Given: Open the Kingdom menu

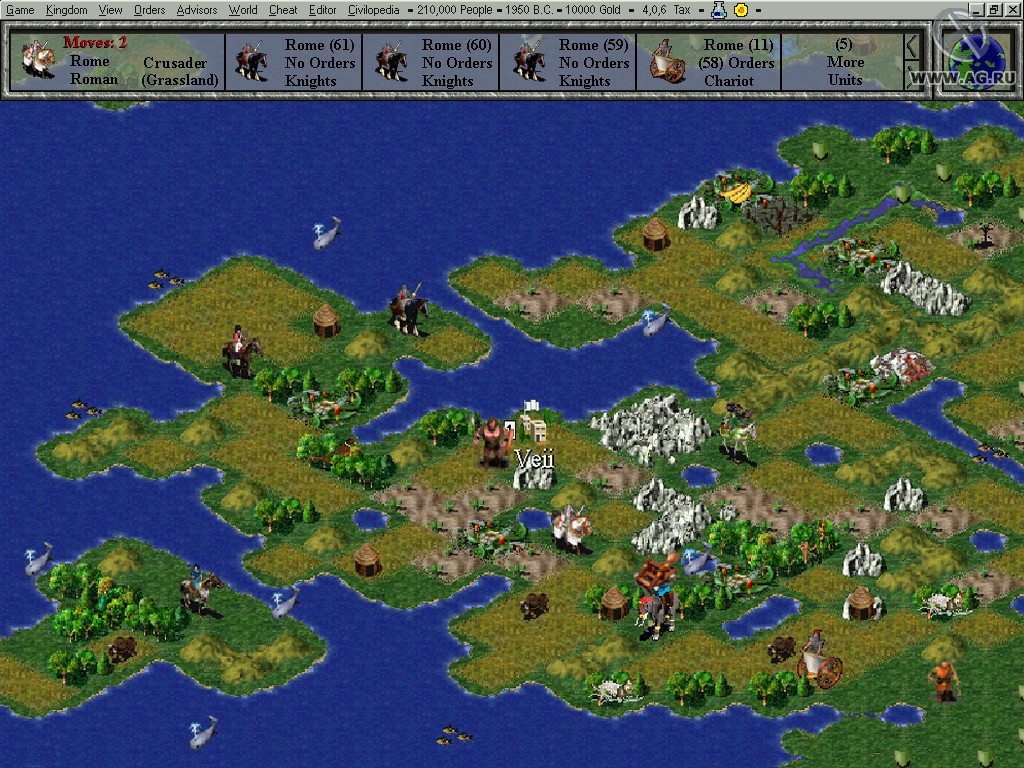Looking at the screenshot, I should click(x=66, y=10).
